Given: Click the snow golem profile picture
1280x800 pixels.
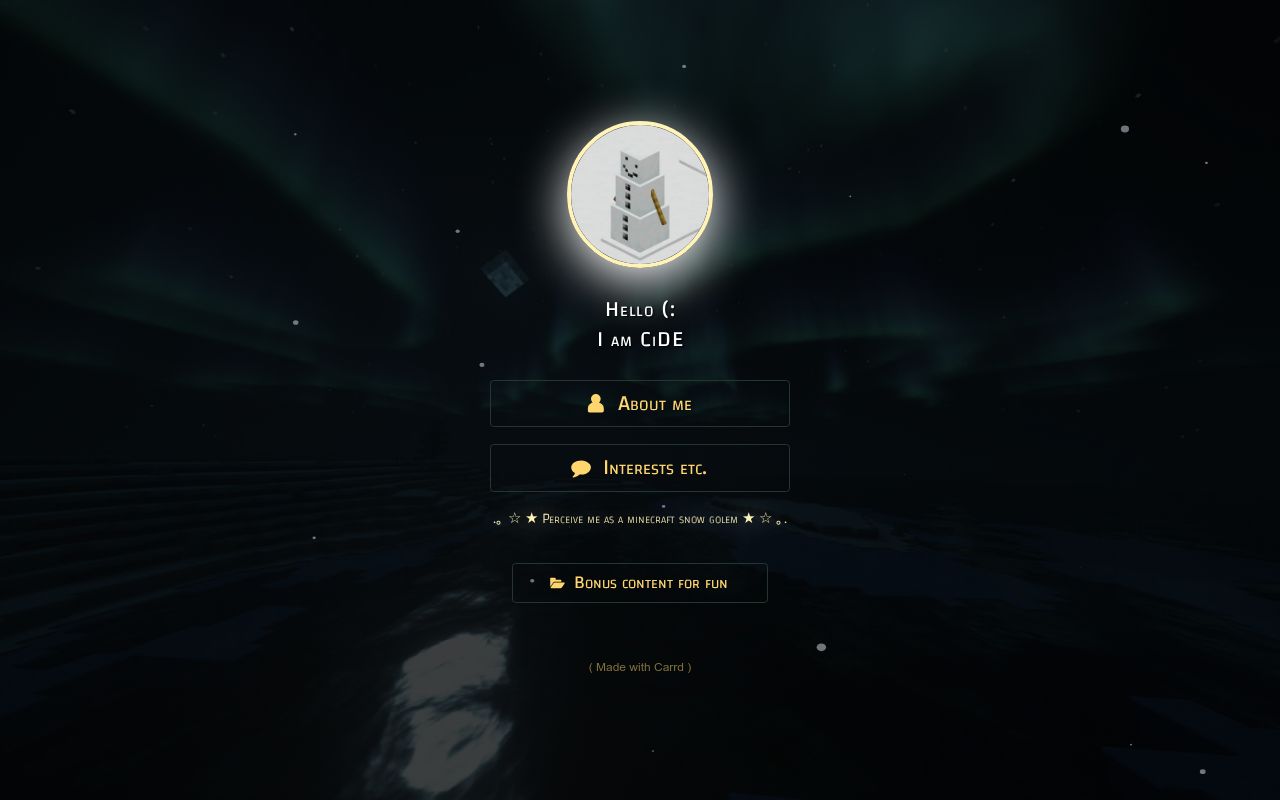Looking at the screenshot, I should (x=640, y=195).
